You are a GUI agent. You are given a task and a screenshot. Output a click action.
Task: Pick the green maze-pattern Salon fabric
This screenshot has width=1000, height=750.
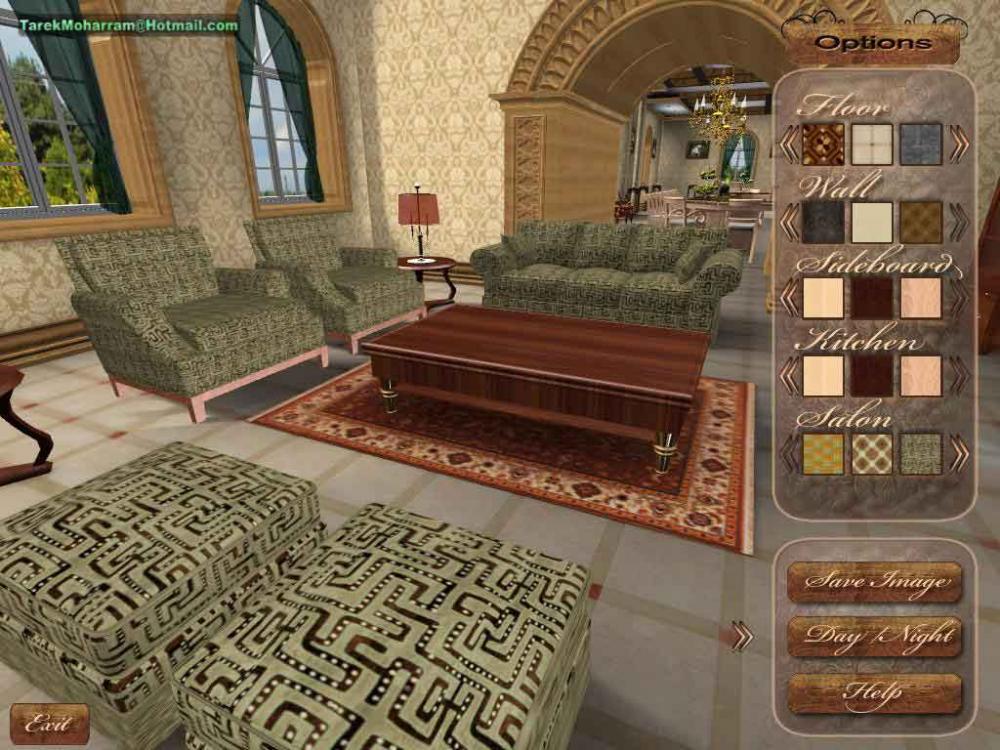[921, 453]
